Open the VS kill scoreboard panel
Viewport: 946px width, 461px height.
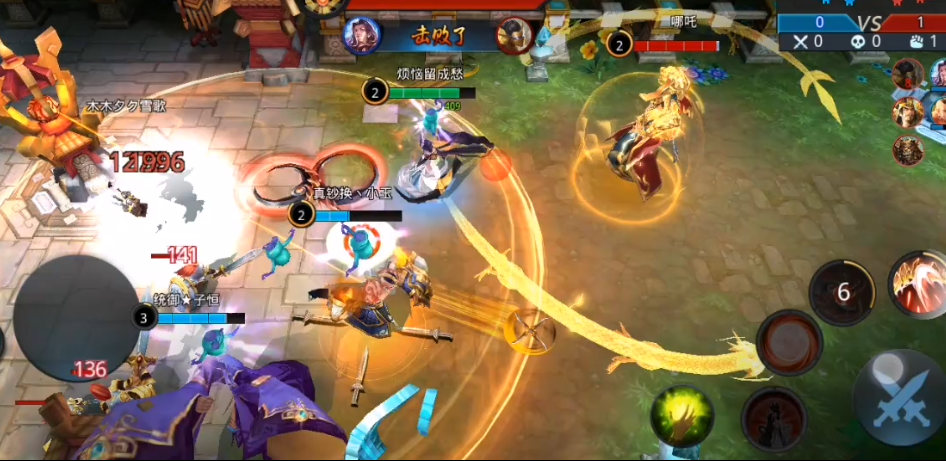point(861,31)
